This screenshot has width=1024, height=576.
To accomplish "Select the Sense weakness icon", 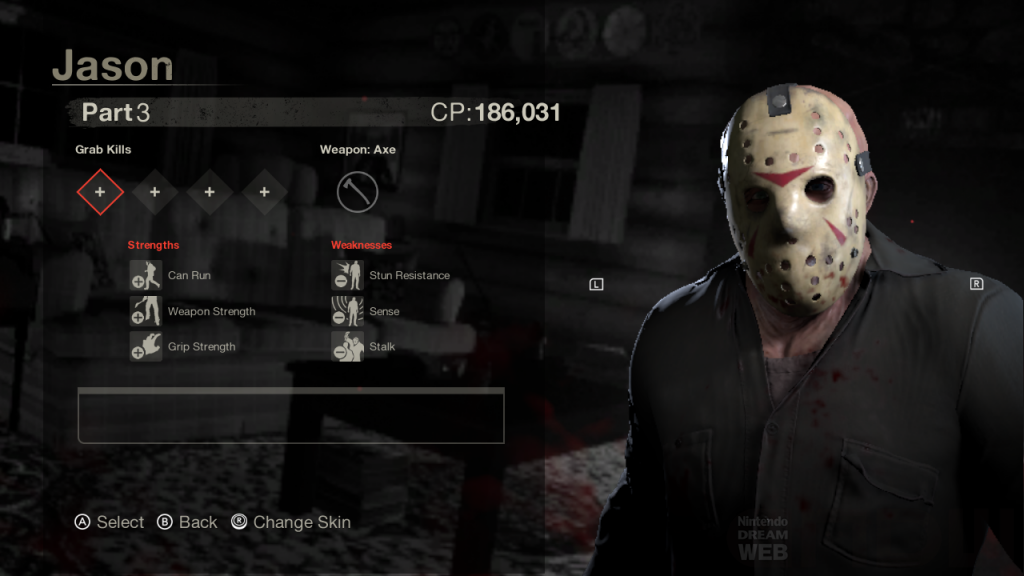I will pyautogui.click(x=347, y=311).
